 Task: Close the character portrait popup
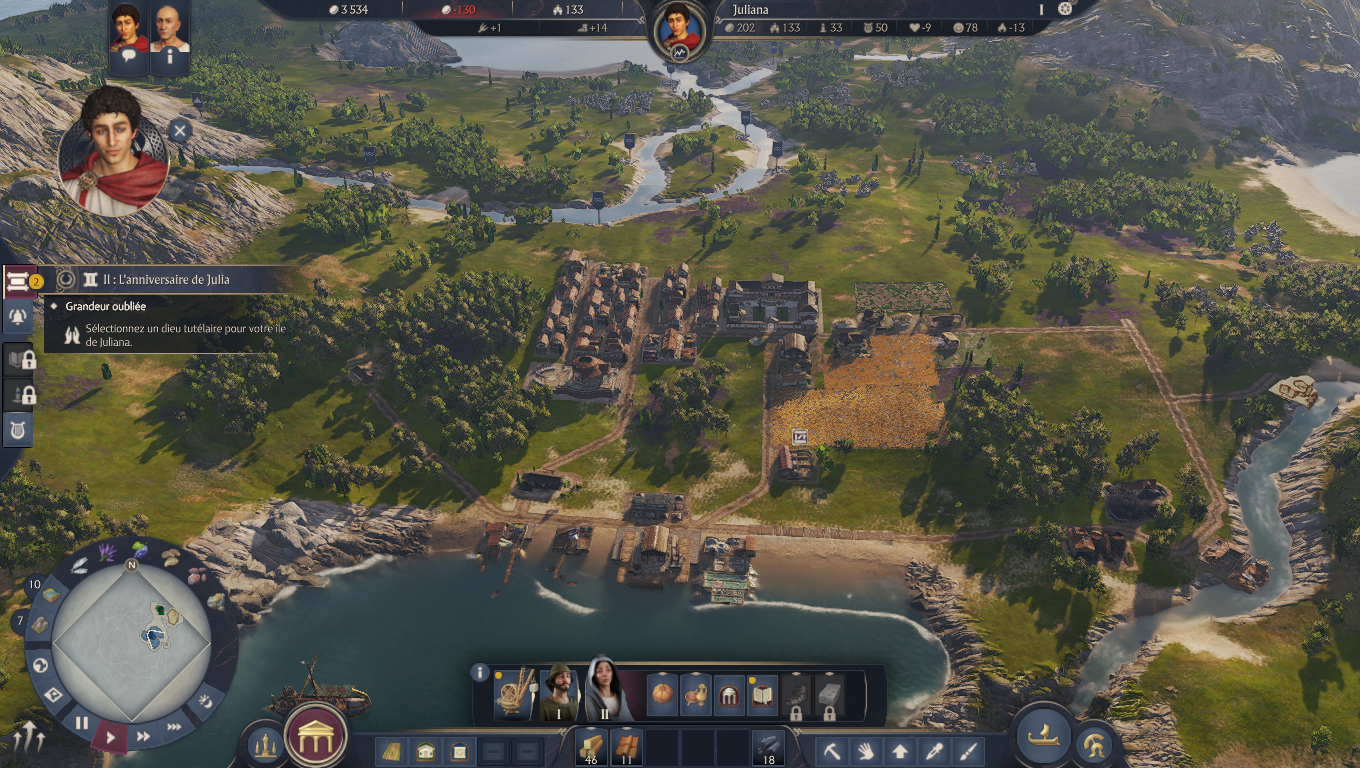tap(179, 130)
